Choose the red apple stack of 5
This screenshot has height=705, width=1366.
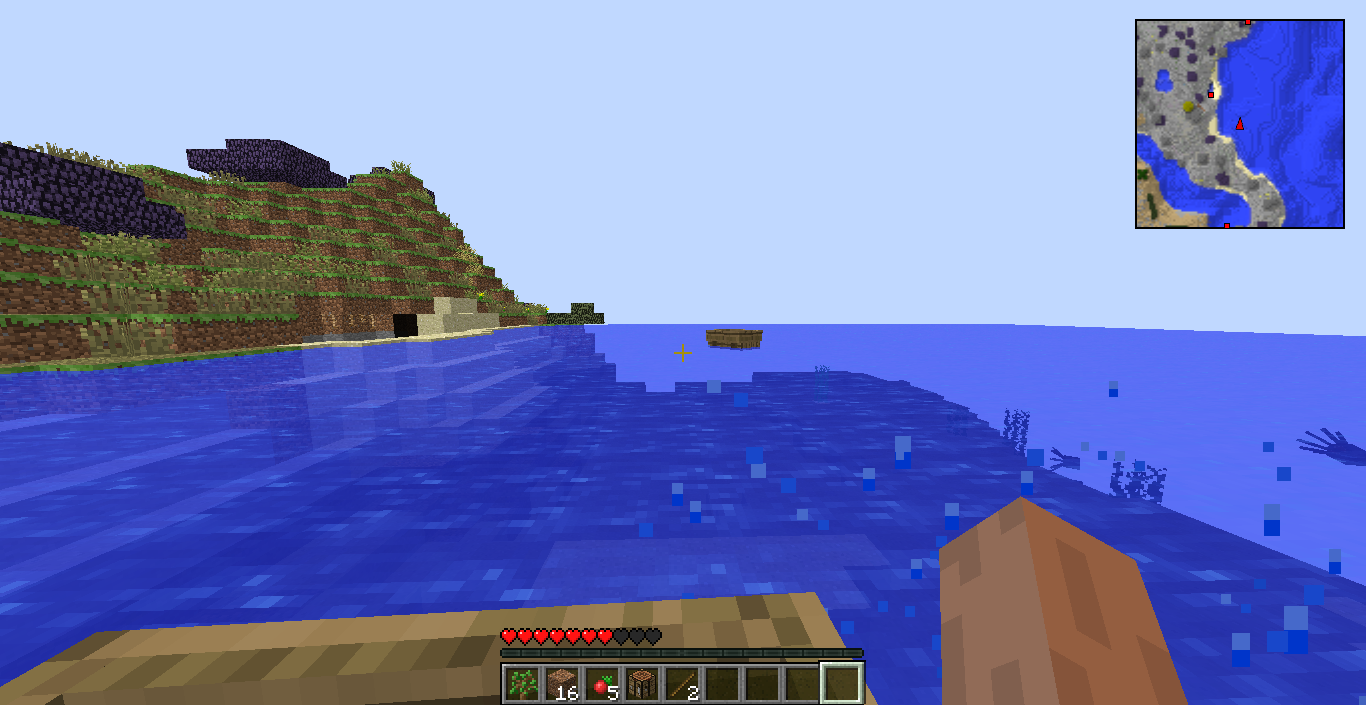coord(602,684)
